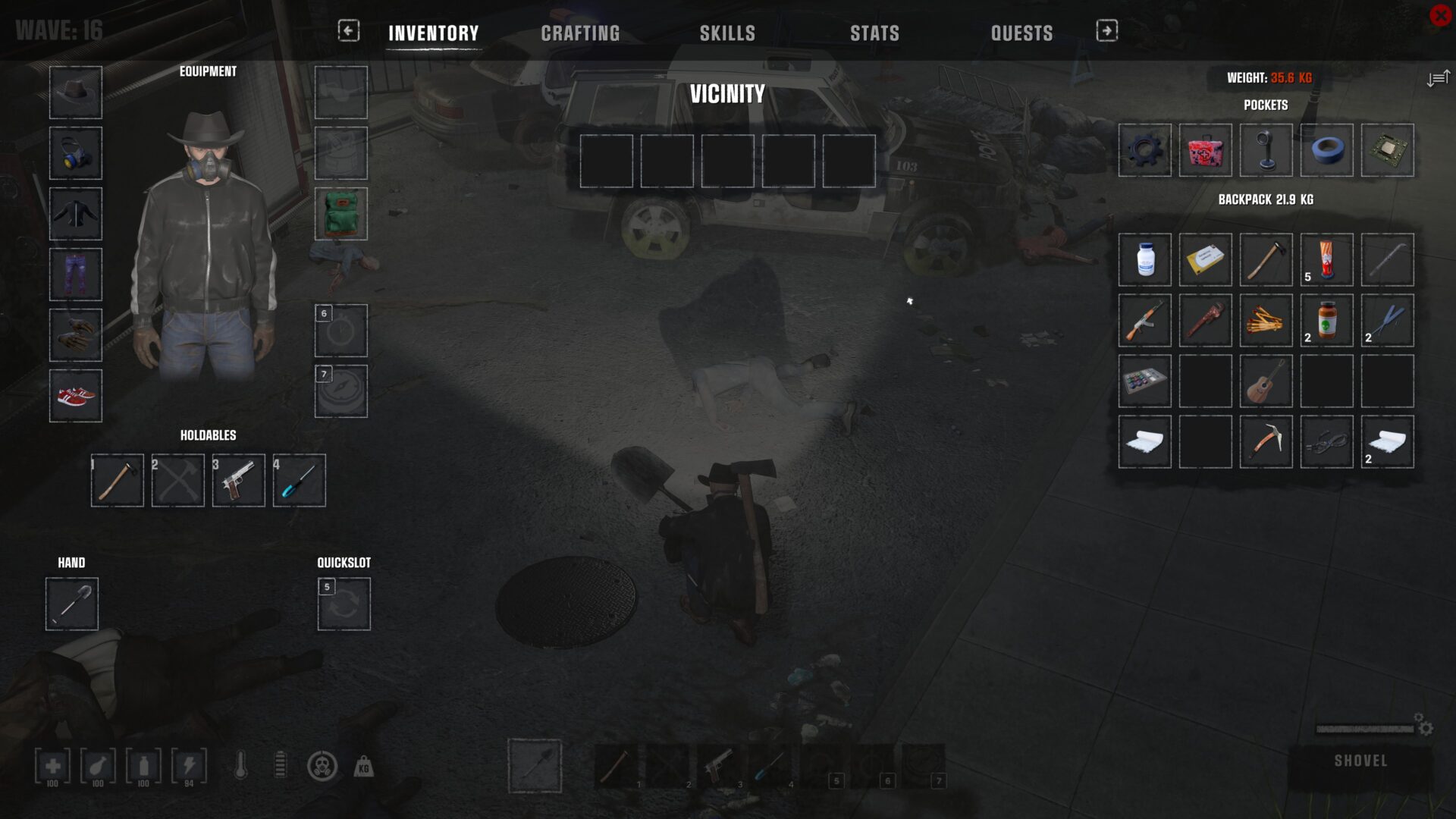Choose the red sneakers equipment slot

click(76, 396)
